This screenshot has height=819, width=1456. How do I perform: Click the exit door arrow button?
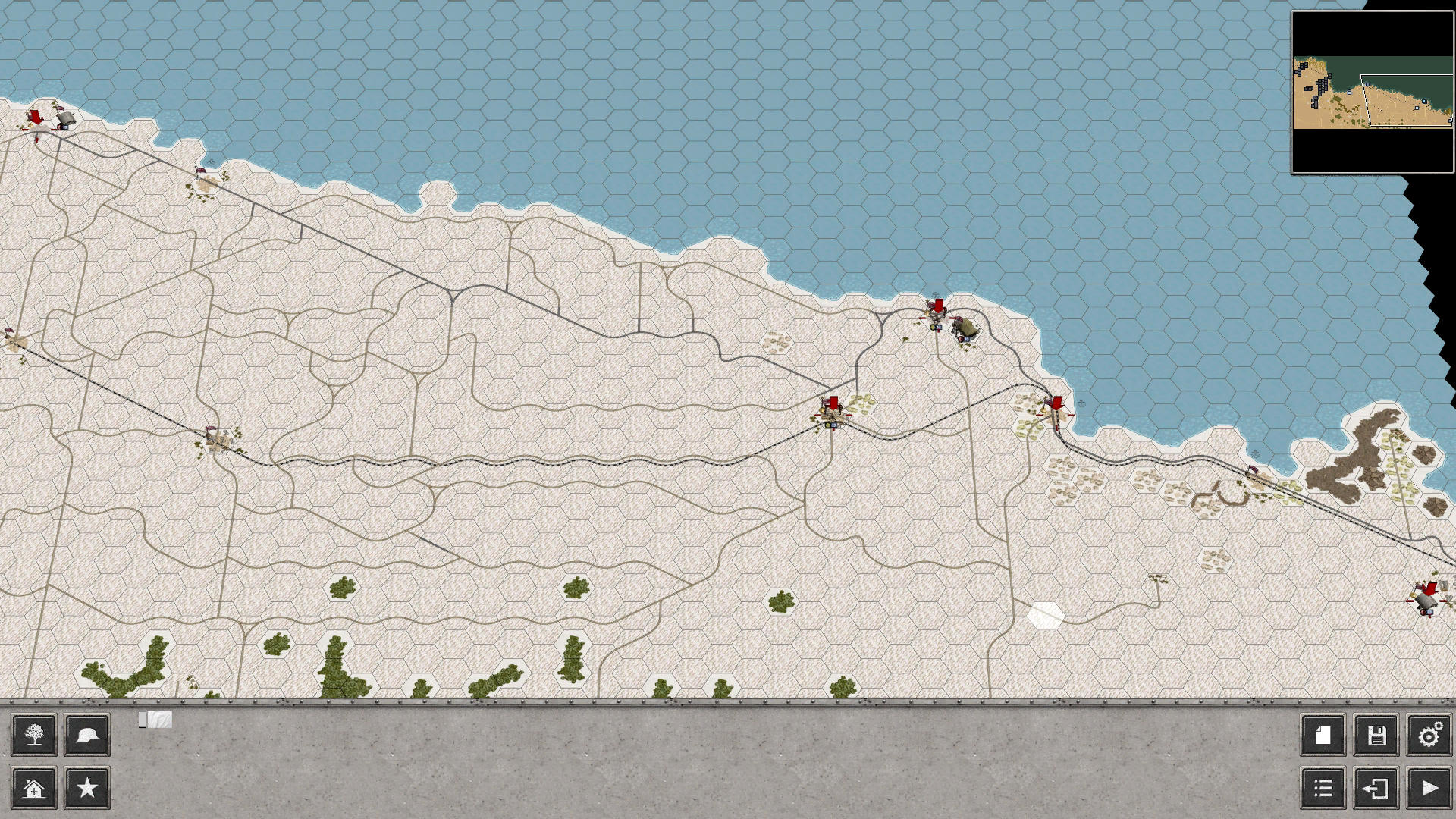coord(1376,788)
